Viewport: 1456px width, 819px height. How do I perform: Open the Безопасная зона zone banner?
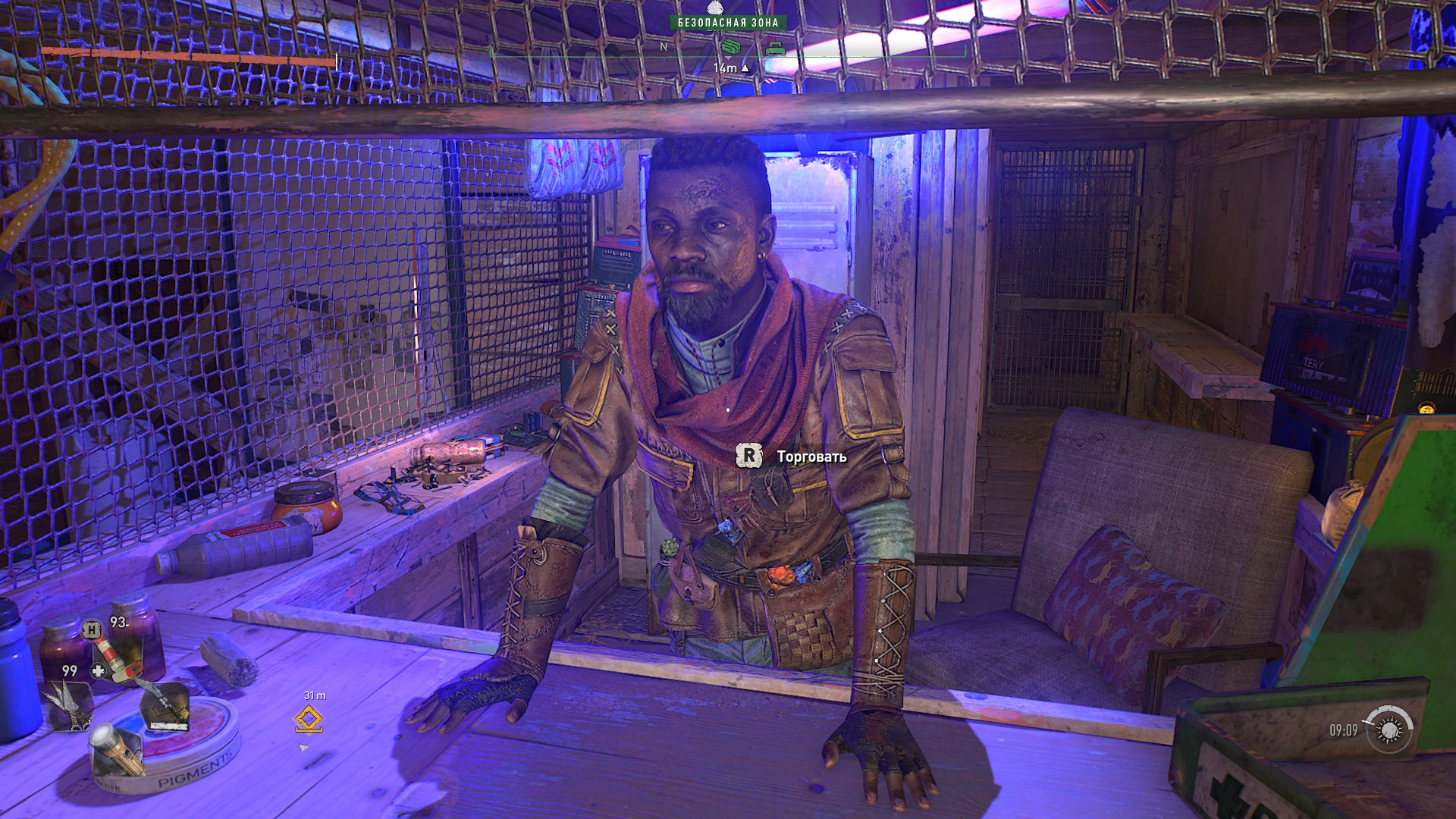[x=728, y=22]
